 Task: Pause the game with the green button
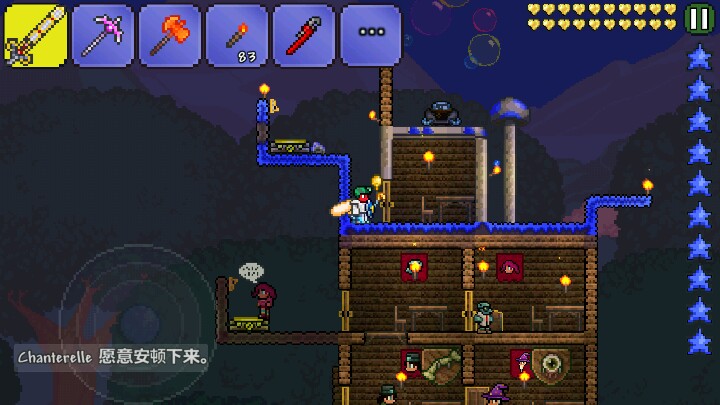tap(698, 17)
